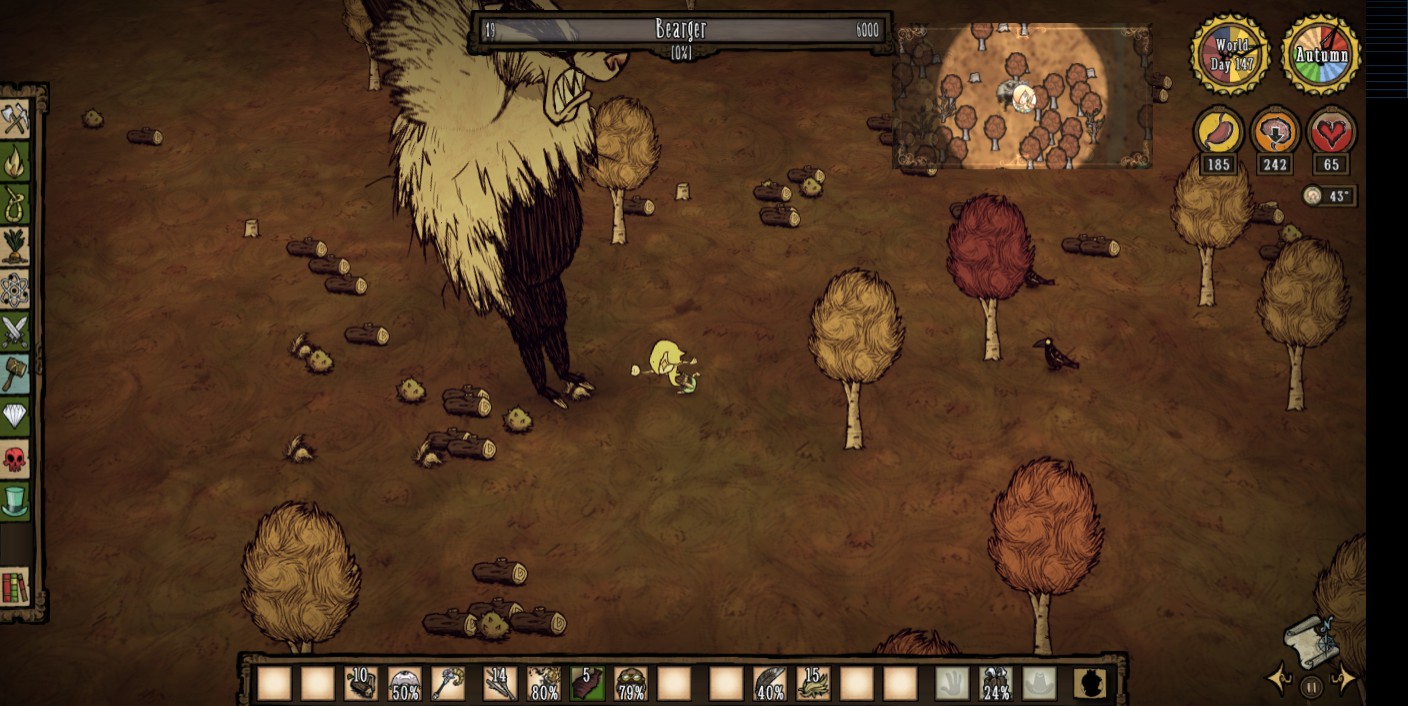Image resolution: width=1408 pixels, height=706 pixels.
Task: Open the hammer Structures tab
Action: coord(15,373)
